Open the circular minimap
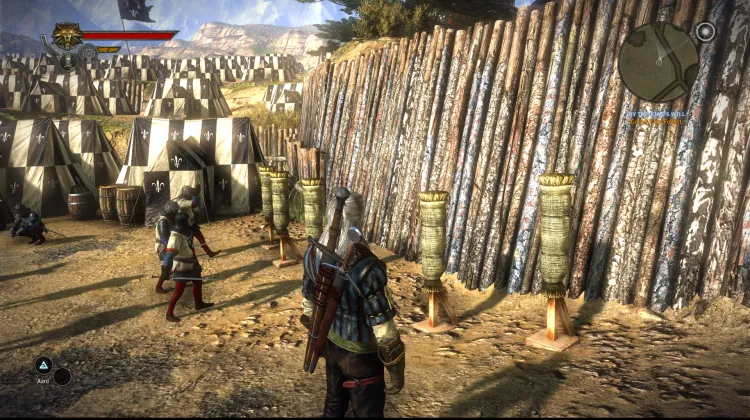Screen dimensions: 750x420 click(x=658, y=62)
